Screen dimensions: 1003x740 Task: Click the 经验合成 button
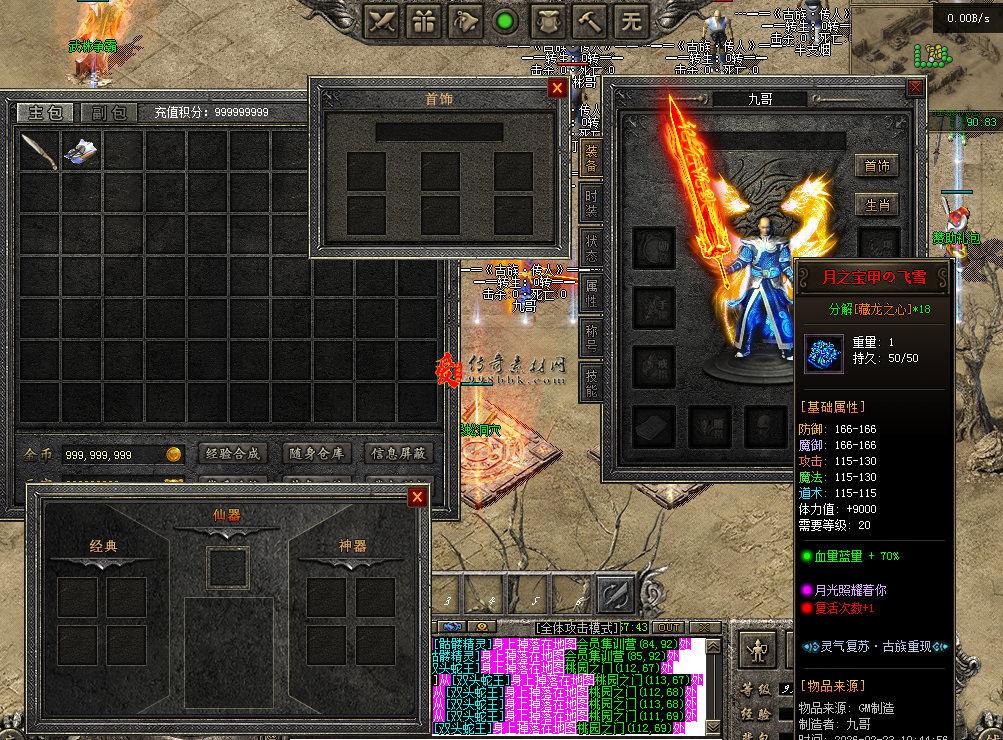click(x=233, y=453)
